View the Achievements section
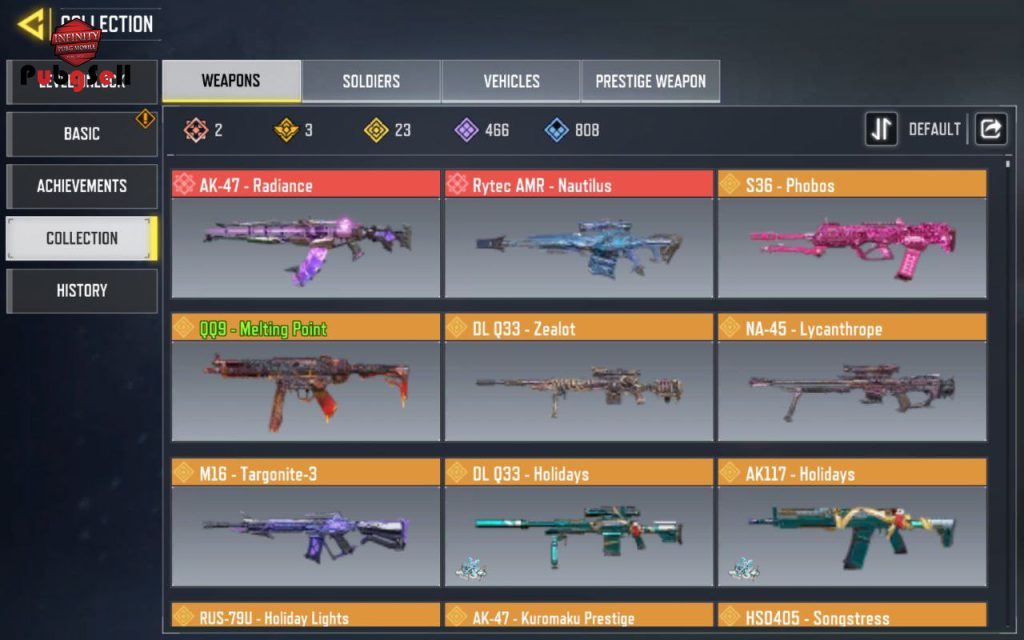 (82, 186)
